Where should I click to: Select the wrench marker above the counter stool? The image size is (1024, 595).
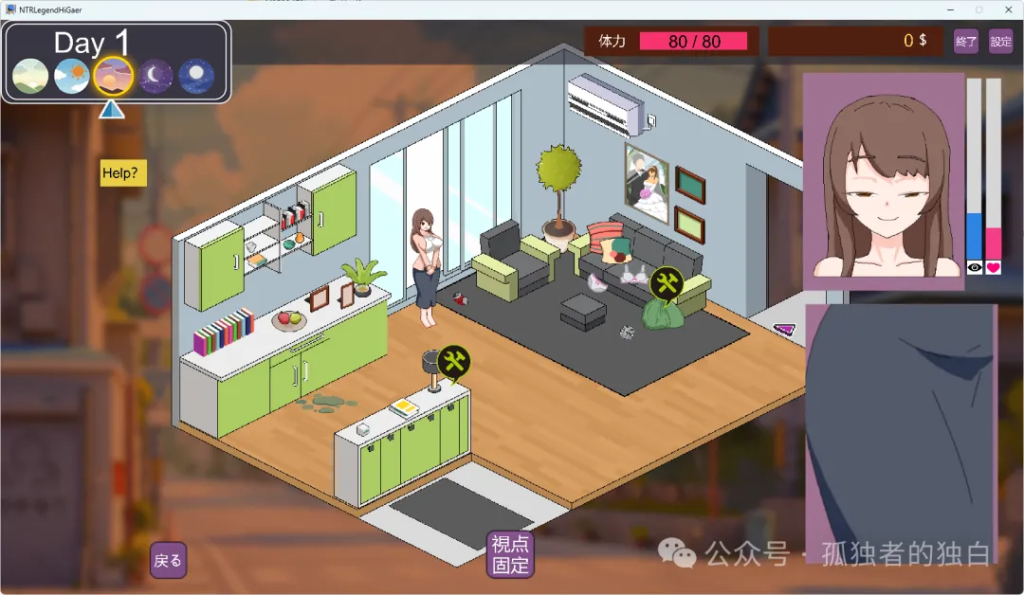tap(454, 362)
